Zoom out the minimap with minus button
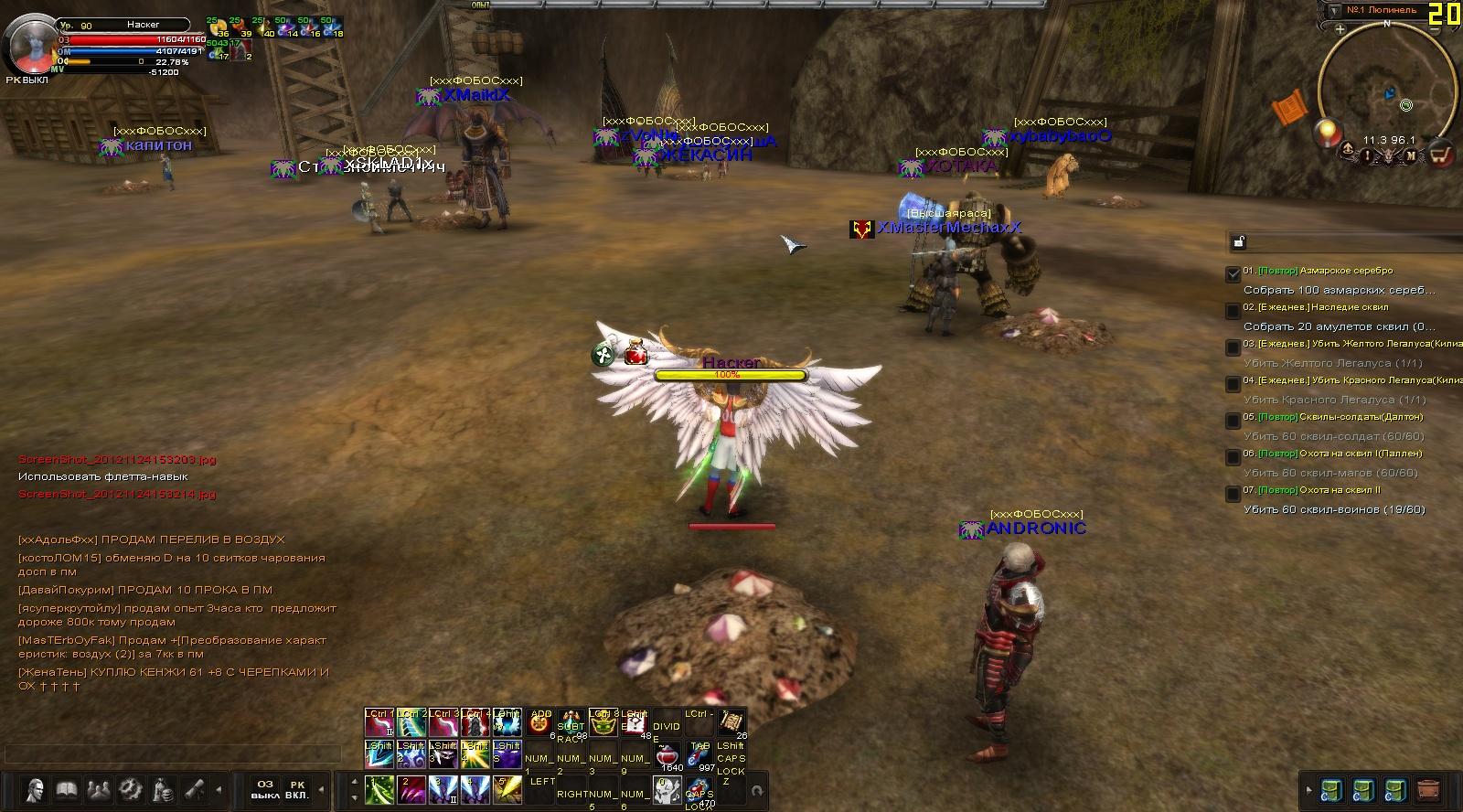The height and width of the screenshot is (812, 1463). click(1435, 29)
